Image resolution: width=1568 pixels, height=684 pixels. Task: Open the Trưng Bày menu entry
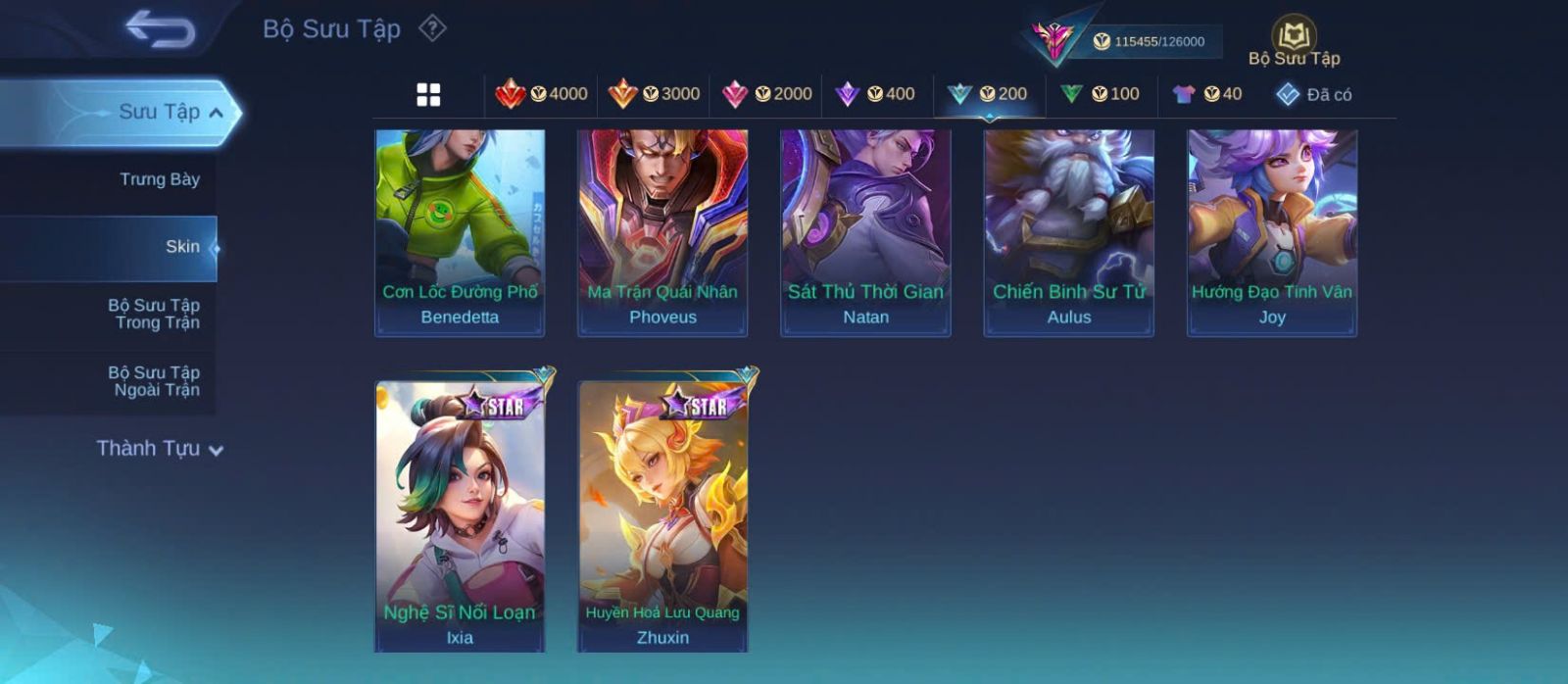click(x=159, y=179)
